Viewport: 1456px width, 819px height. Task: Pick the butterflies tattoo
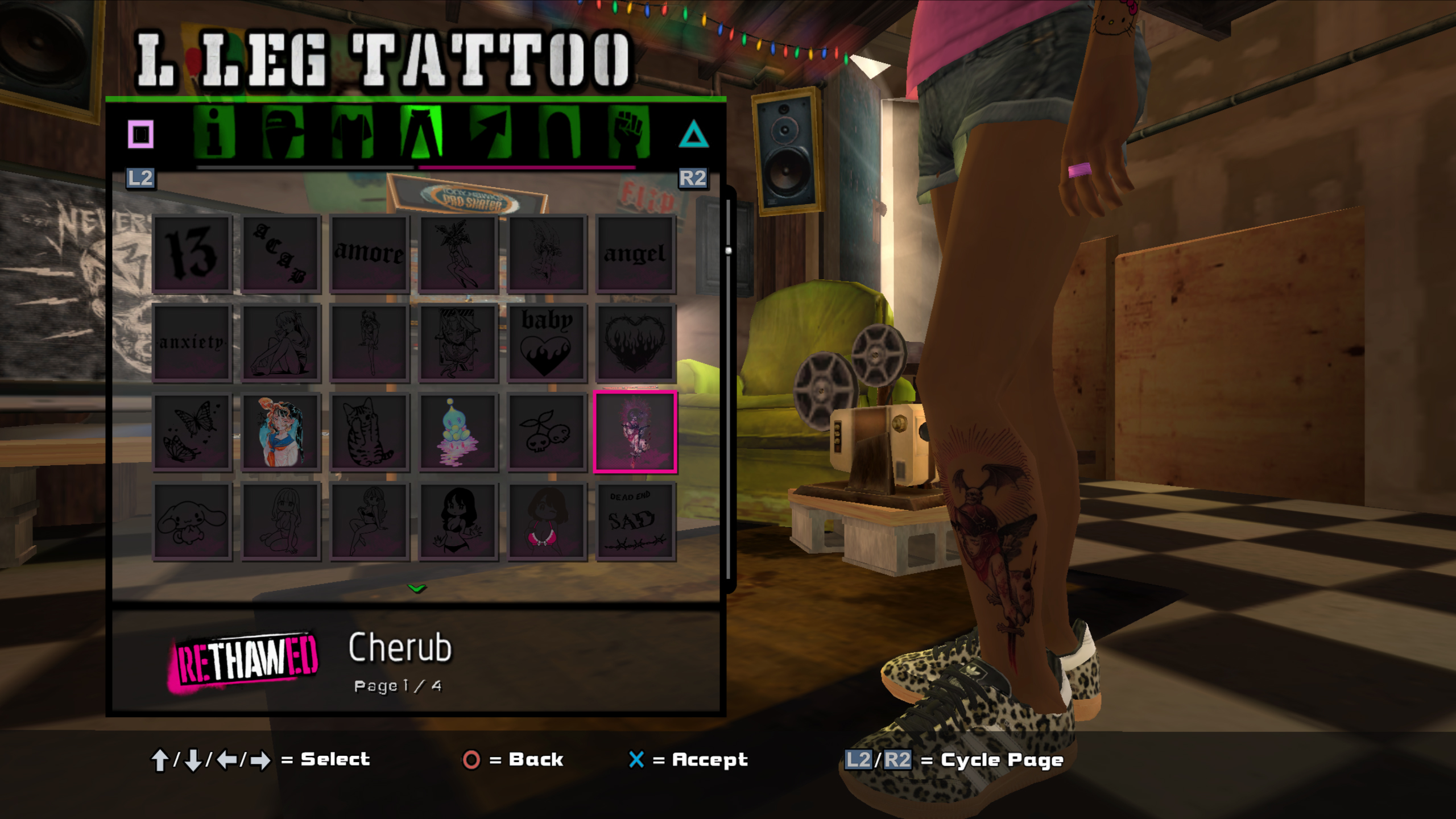tap(192, 432)
